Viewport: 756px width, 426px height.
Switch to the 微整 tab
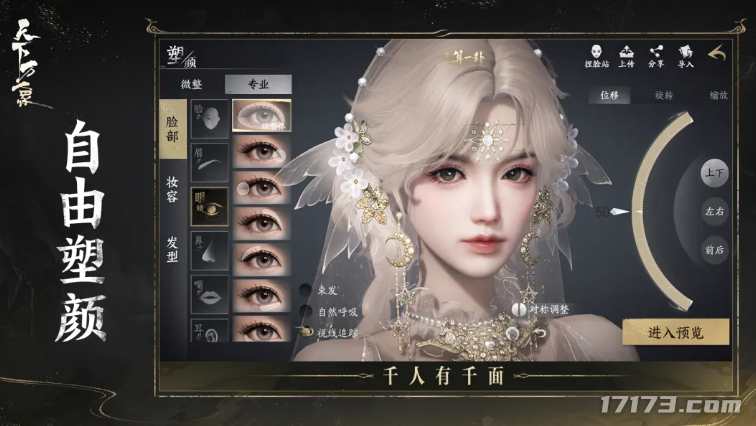[x=190, y=85]
